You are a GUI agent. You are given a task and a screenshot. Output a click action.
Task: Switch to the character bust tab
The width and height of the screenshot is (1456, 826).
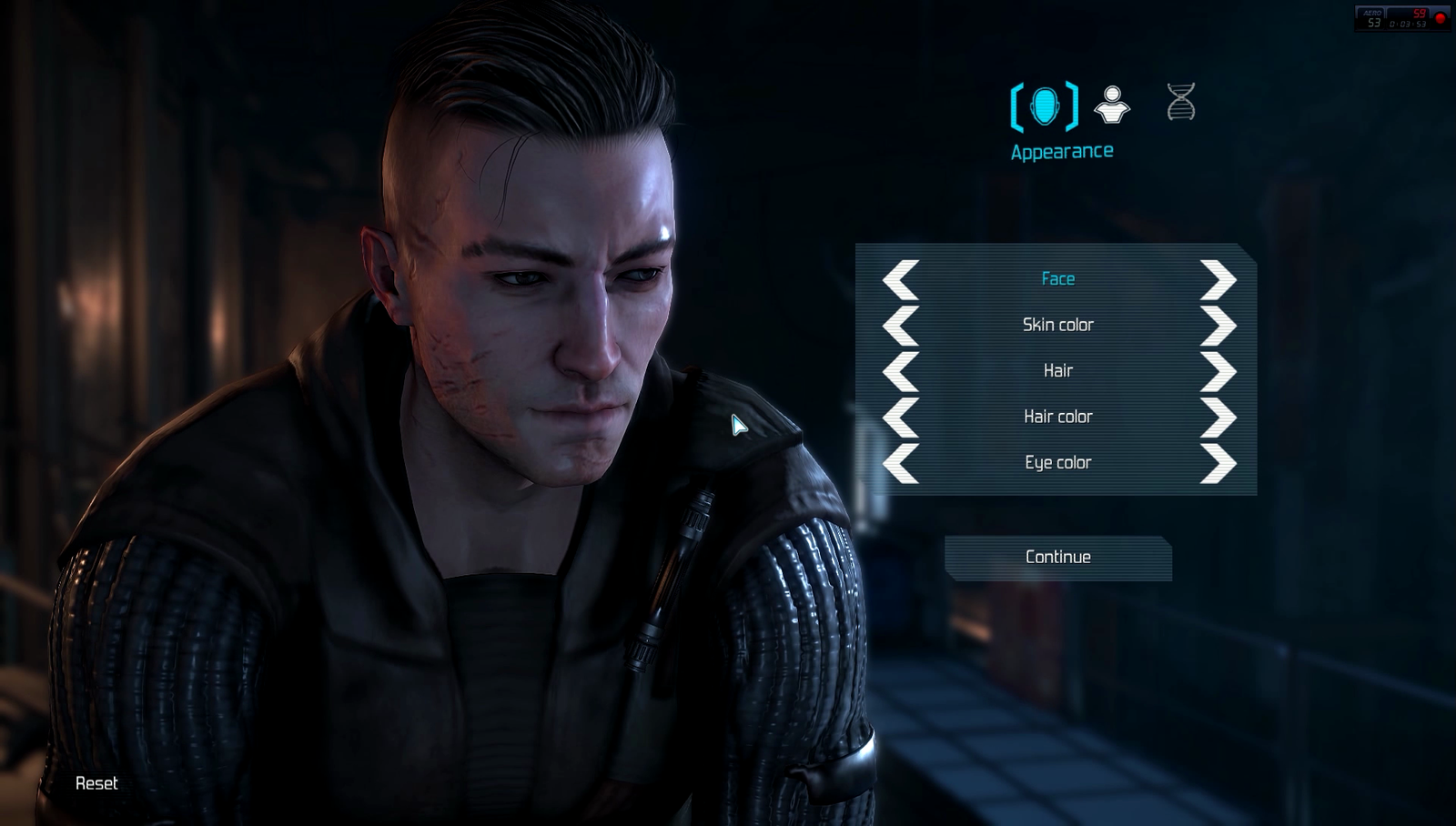[x=1112, y=105]
